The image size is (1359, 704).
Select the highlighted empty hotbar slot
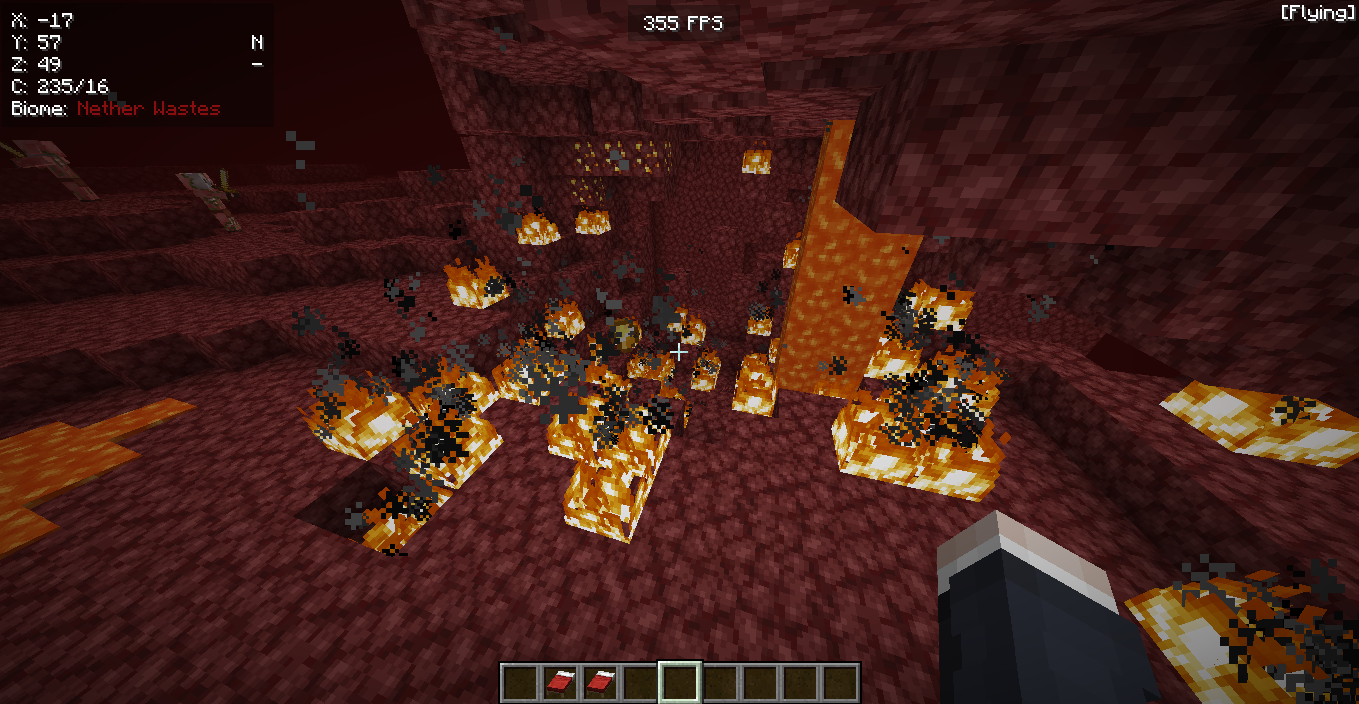pos(679,682)
